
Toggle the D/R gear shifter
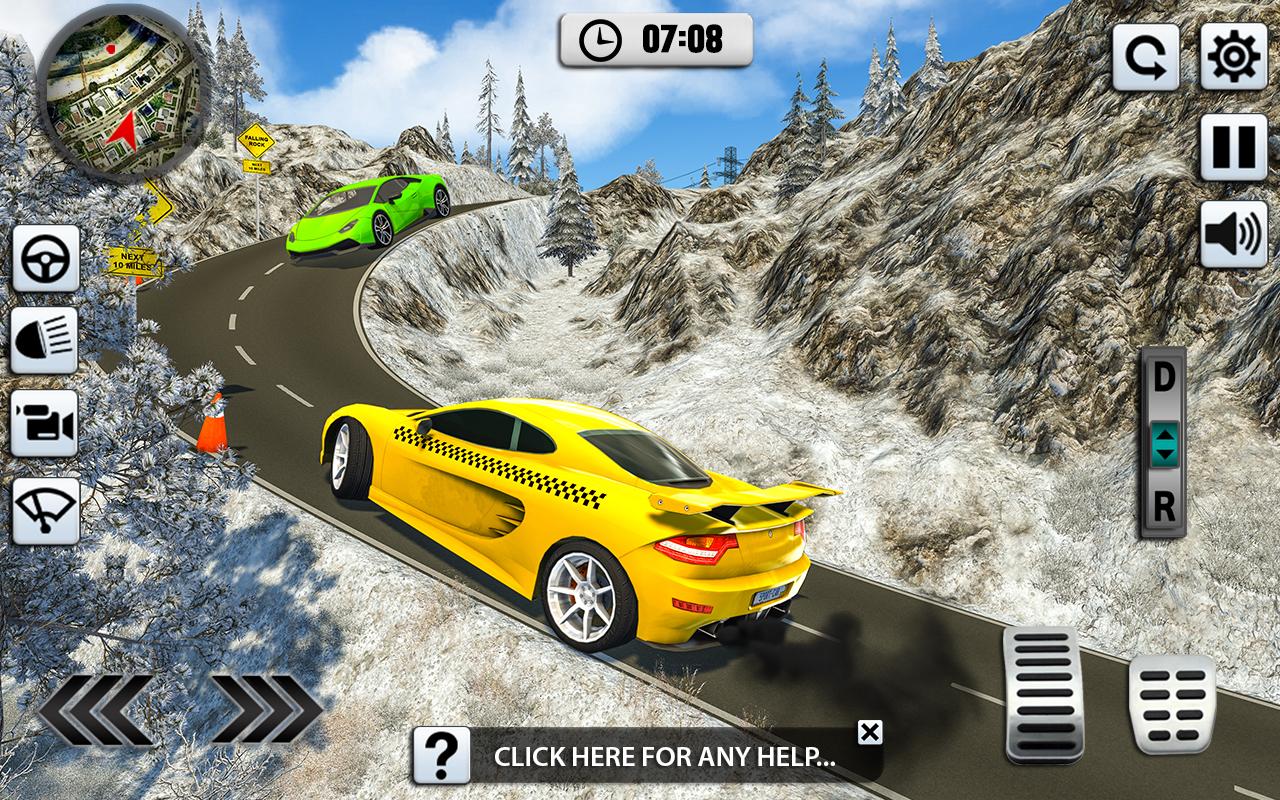[x=1163, y=443]
